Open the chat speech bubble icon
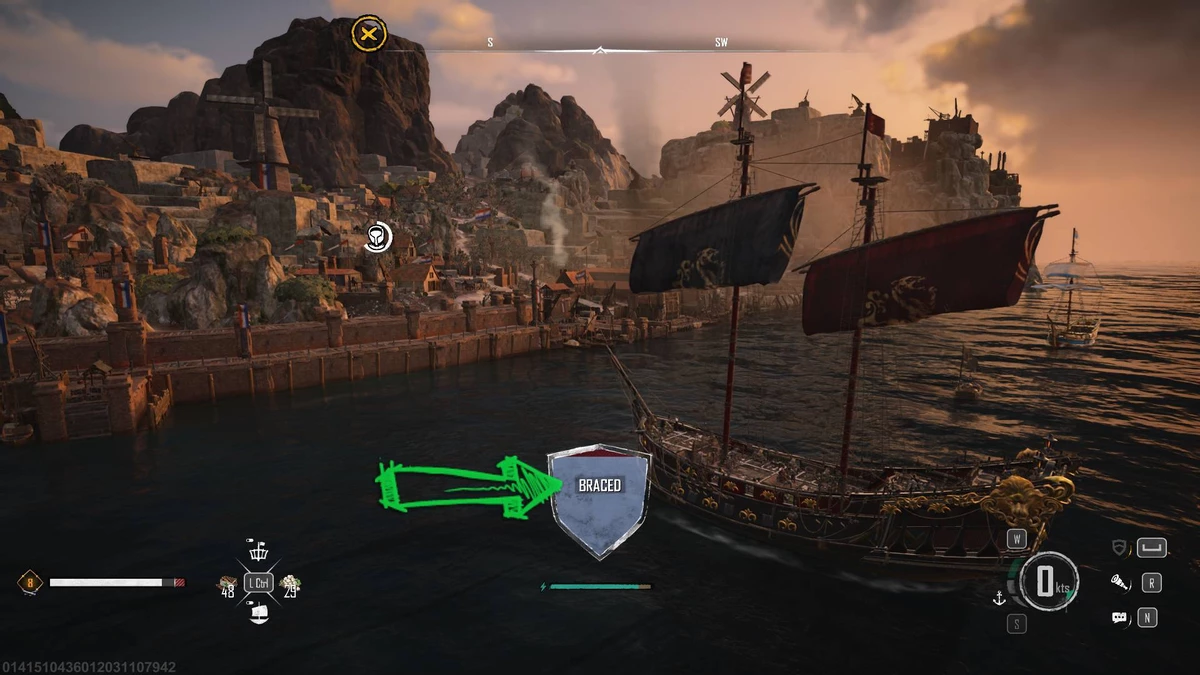Screen dimensions: 1200x675 (x=1120, y=618)
